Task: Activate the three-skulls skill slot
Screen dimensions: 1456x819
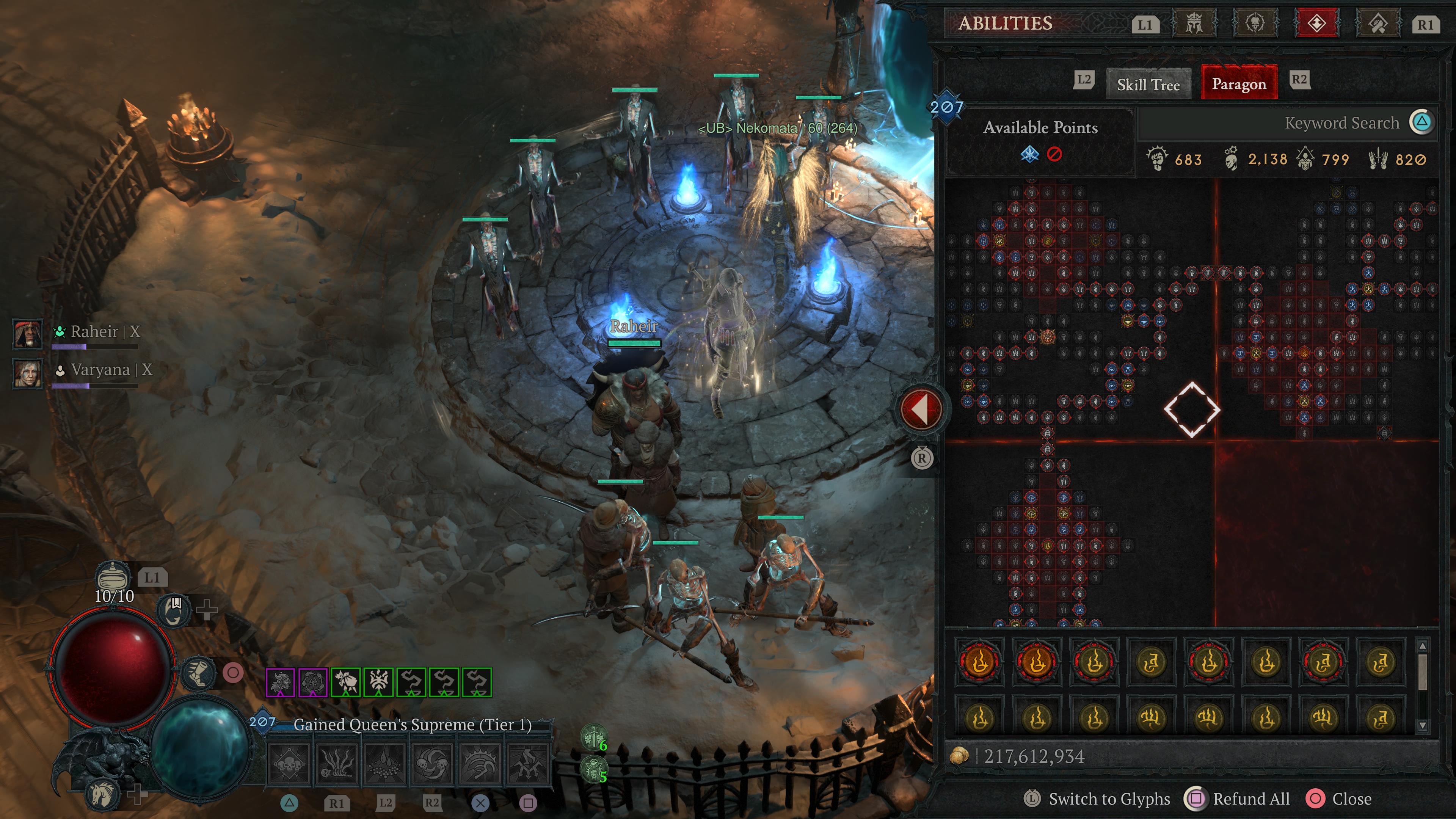Action: [x=288, y=764]
